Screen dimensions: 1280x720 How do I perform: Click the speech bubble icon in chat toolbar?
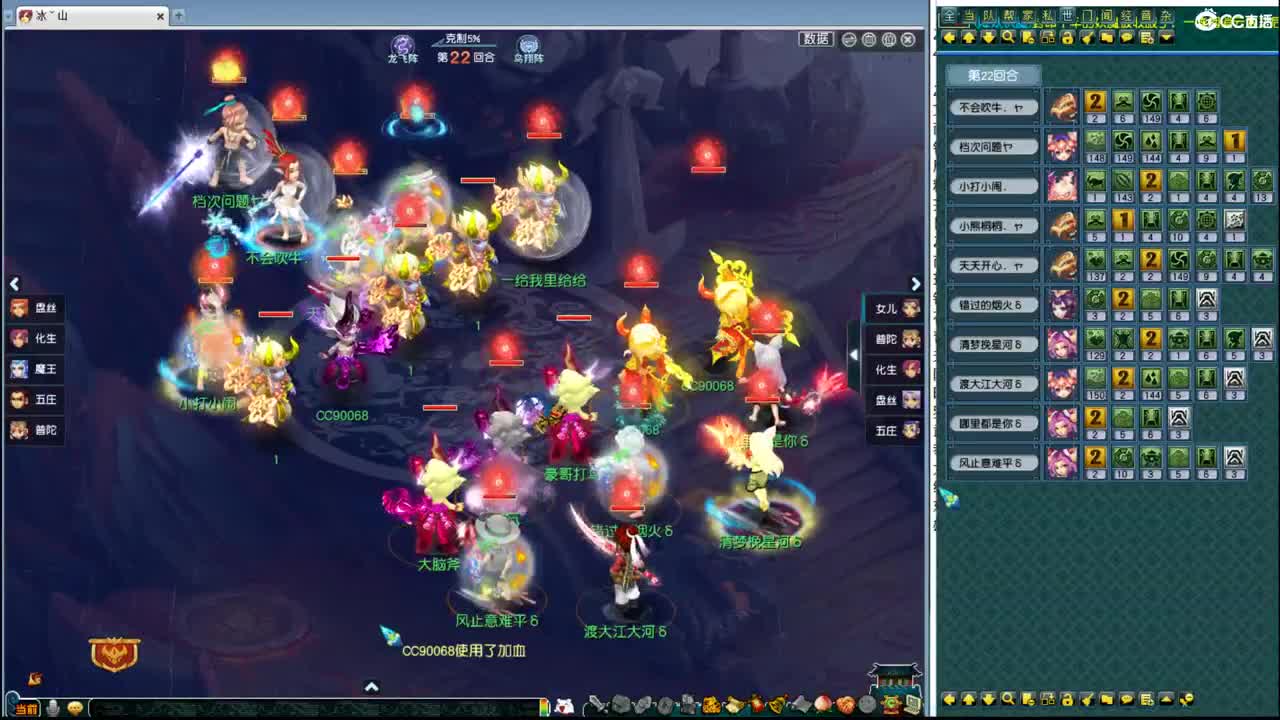pos(1128,37)
